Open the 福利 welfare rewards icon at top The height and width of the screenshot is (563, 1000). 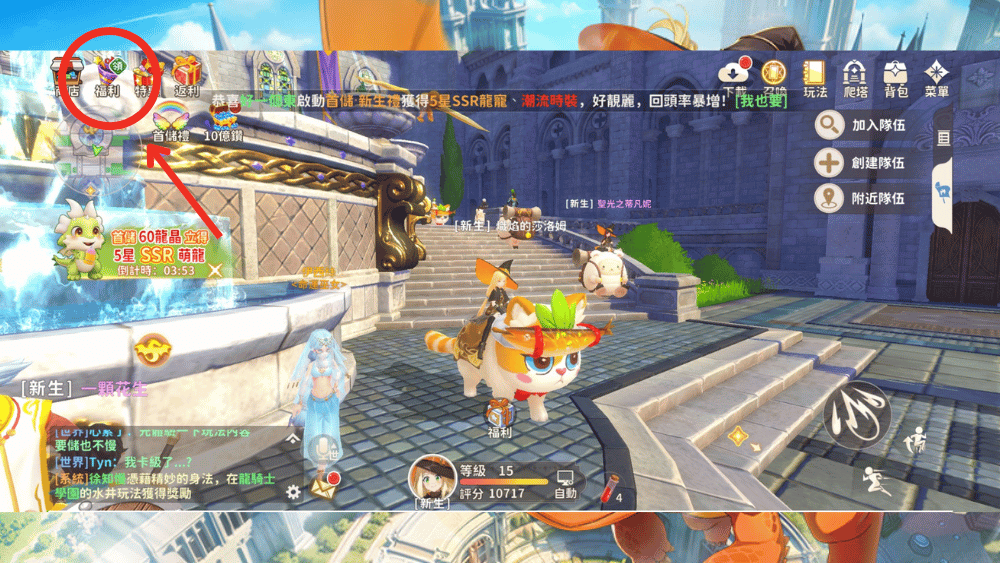108,77
